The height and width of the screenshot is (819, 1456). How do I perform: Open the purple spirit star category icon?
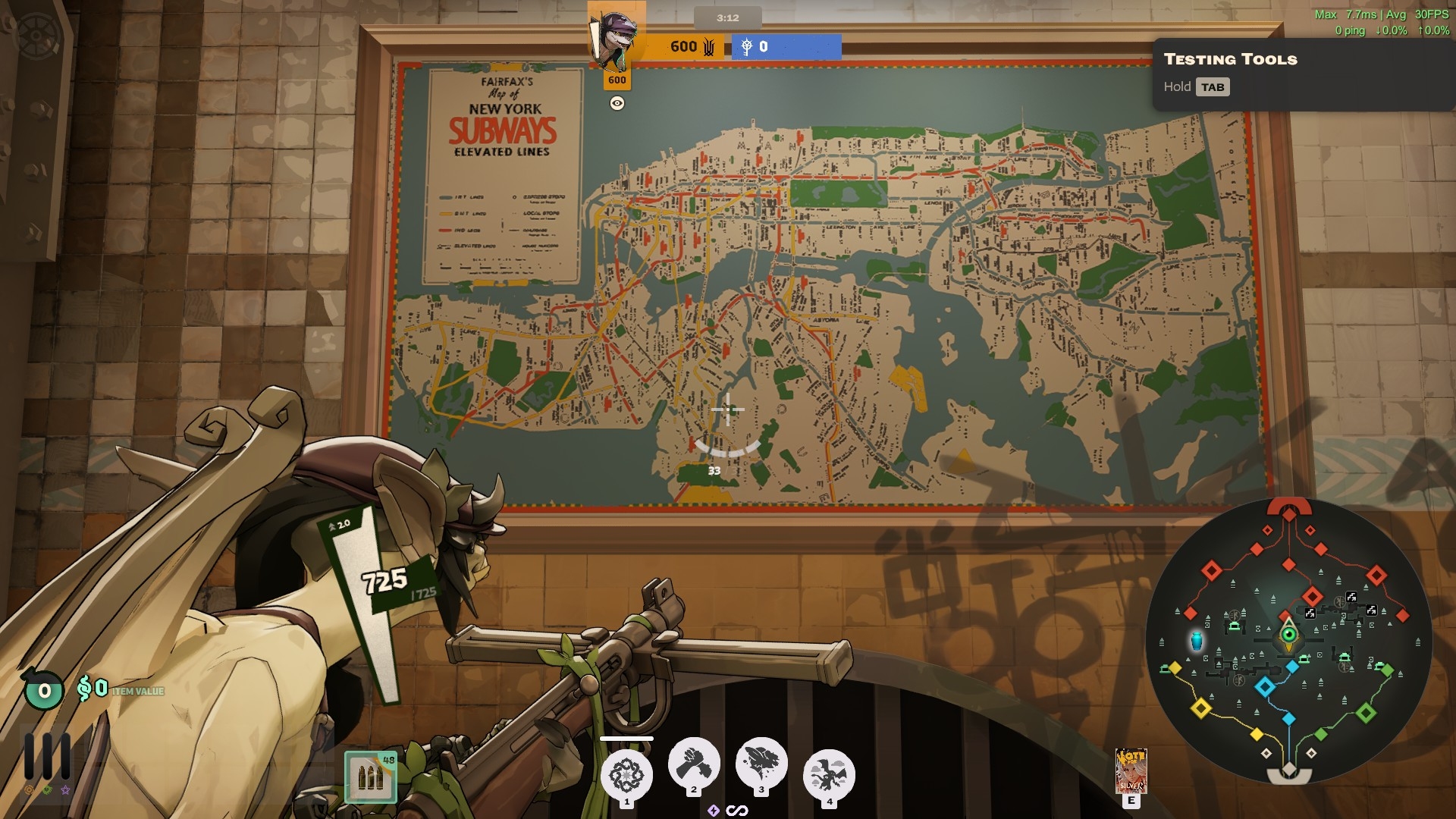point(65,790)
